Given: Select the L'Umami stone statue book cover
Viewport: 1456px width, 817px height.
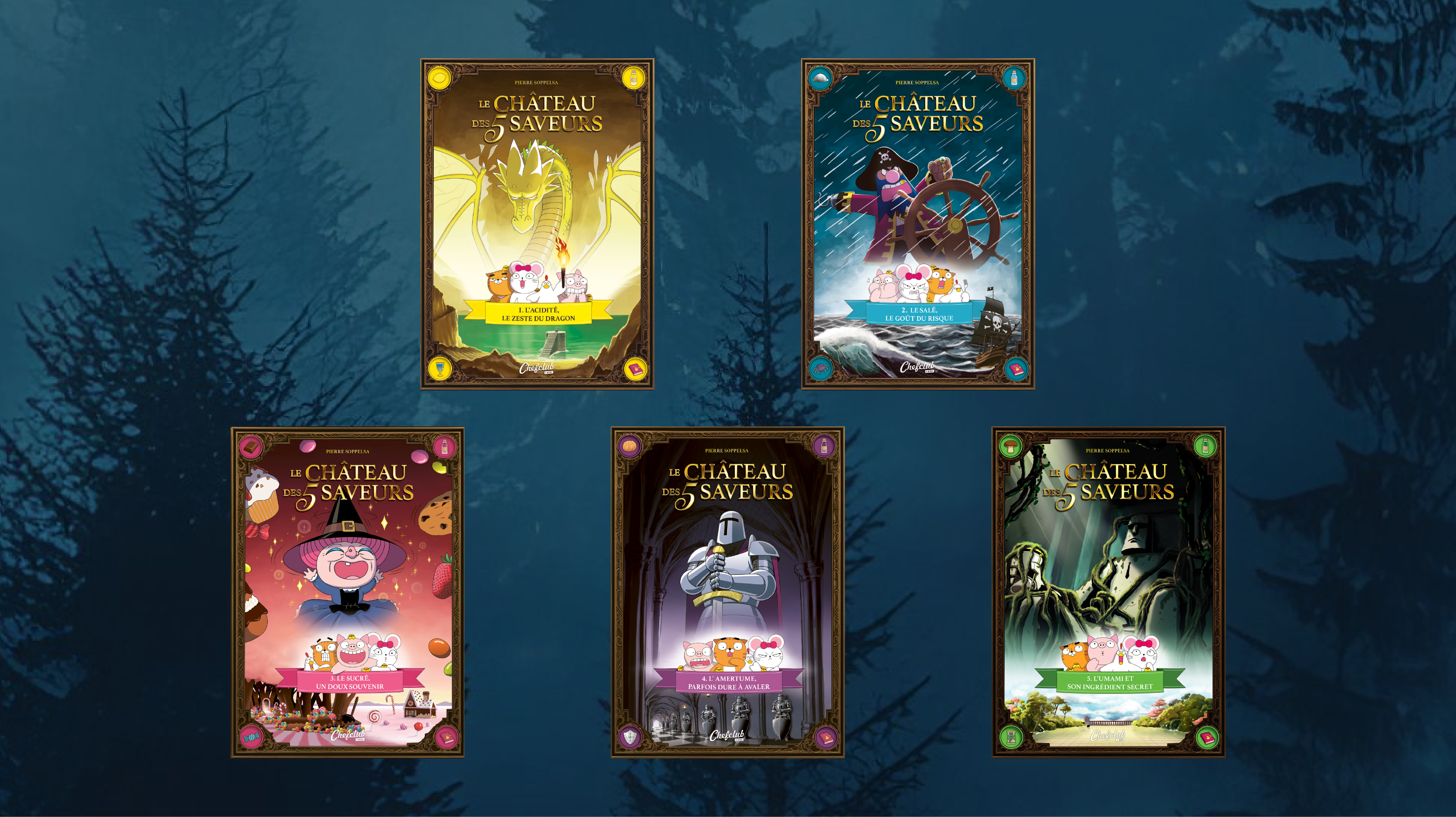Looking at the screenshot, I should pyautogui.click(x=1108, y=592).
